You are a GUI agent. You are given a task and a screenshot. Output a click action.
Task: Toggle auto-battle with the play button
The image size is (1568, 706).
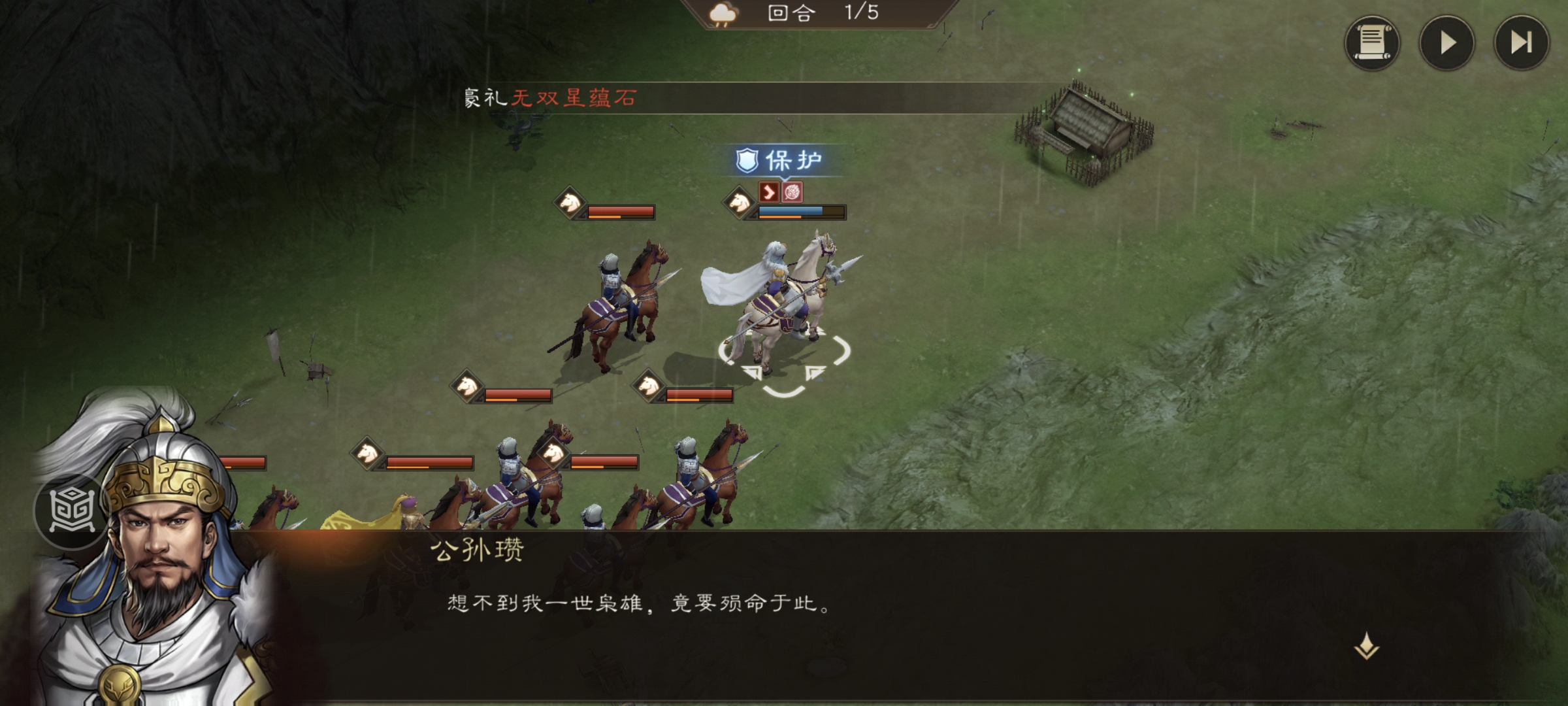pyautogui.click(x=1445, y=44)
